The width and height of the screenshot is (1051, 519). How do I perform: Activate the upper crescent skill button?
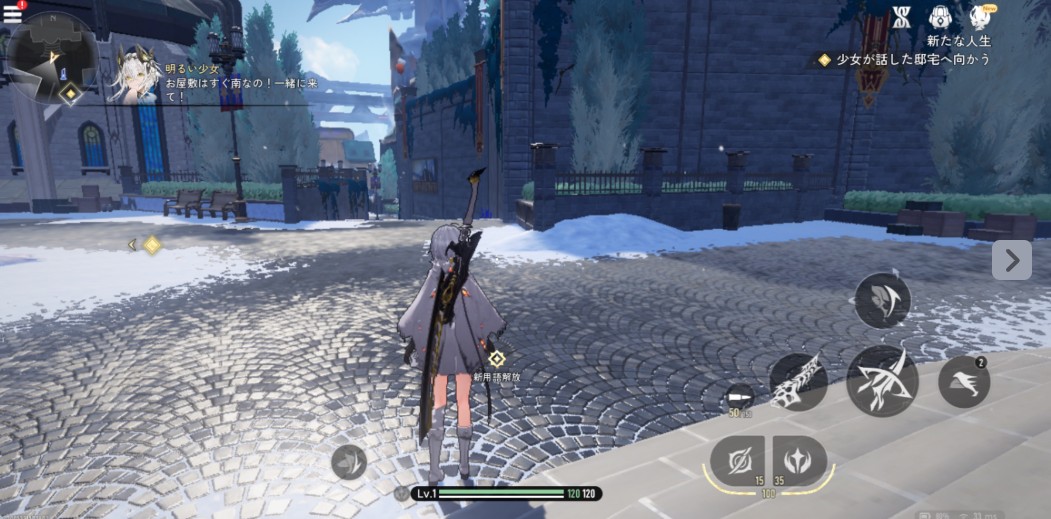point(882,300)
